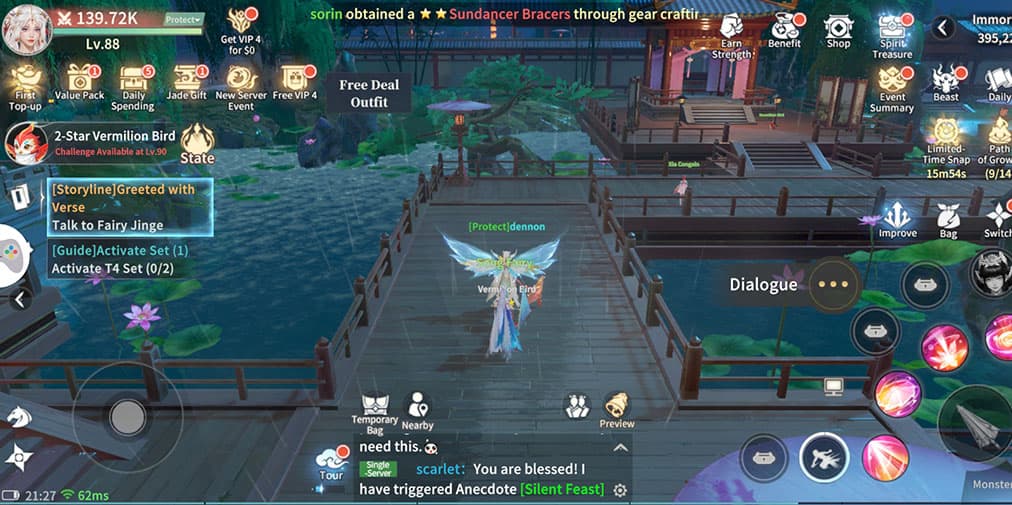Check the Daily Spending event
The image size is (1012, 505).
coord(132,86)
